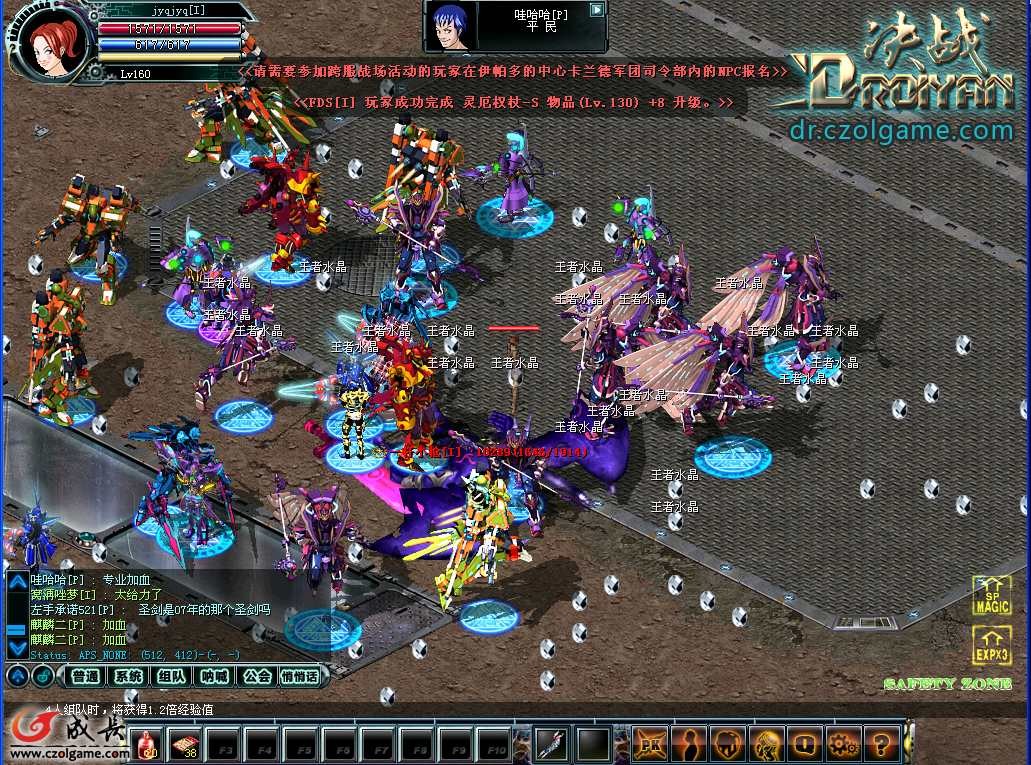
Task: Click the SP MAGIC buff icon
Action: (x=992, y=595)
